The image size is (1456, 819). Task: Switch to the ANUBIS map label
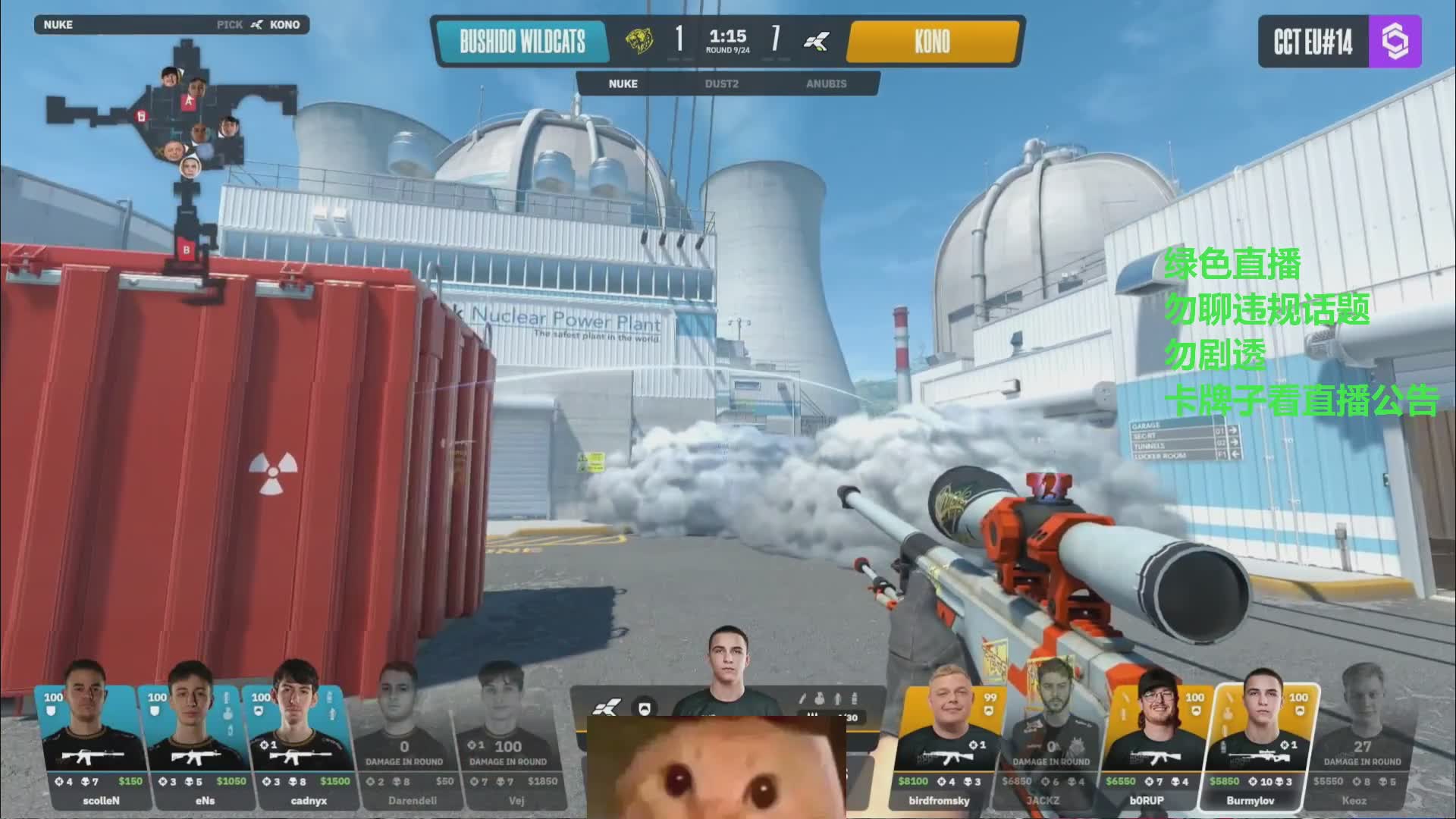click(x=826, y=83)
